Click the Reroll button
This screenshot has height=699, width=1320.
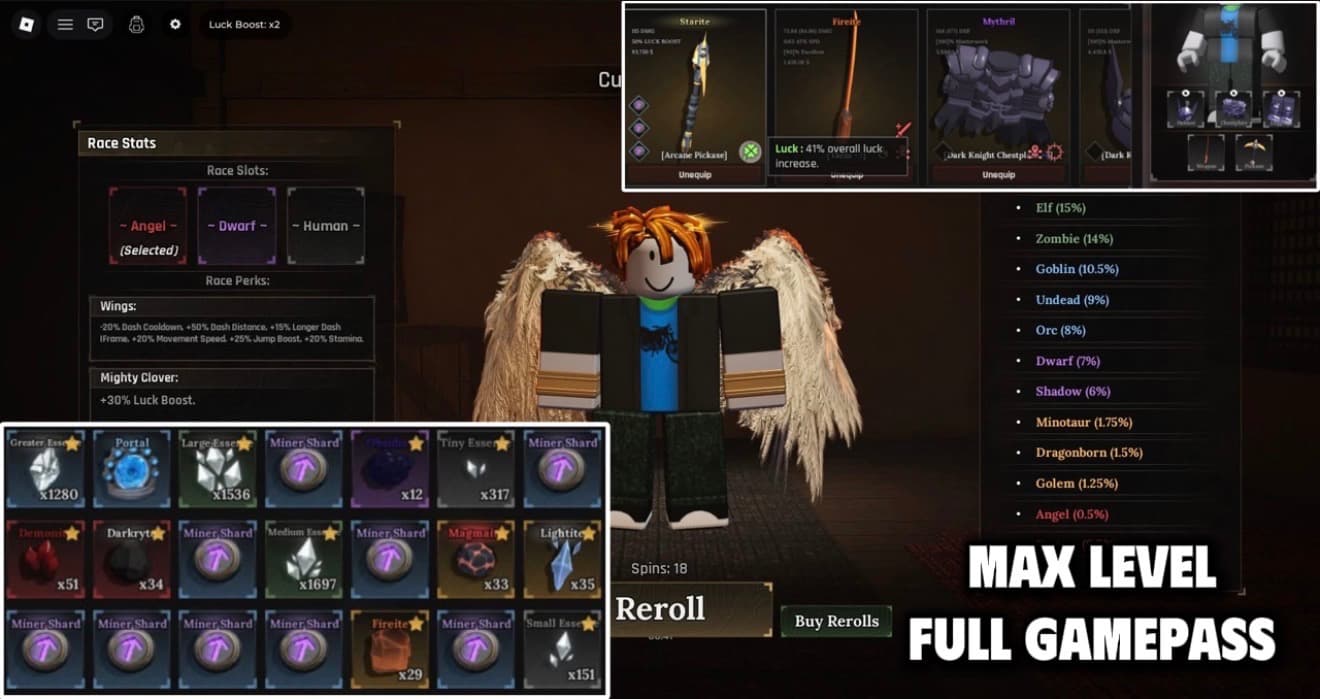pyautogui.click(x=660, y=608)
